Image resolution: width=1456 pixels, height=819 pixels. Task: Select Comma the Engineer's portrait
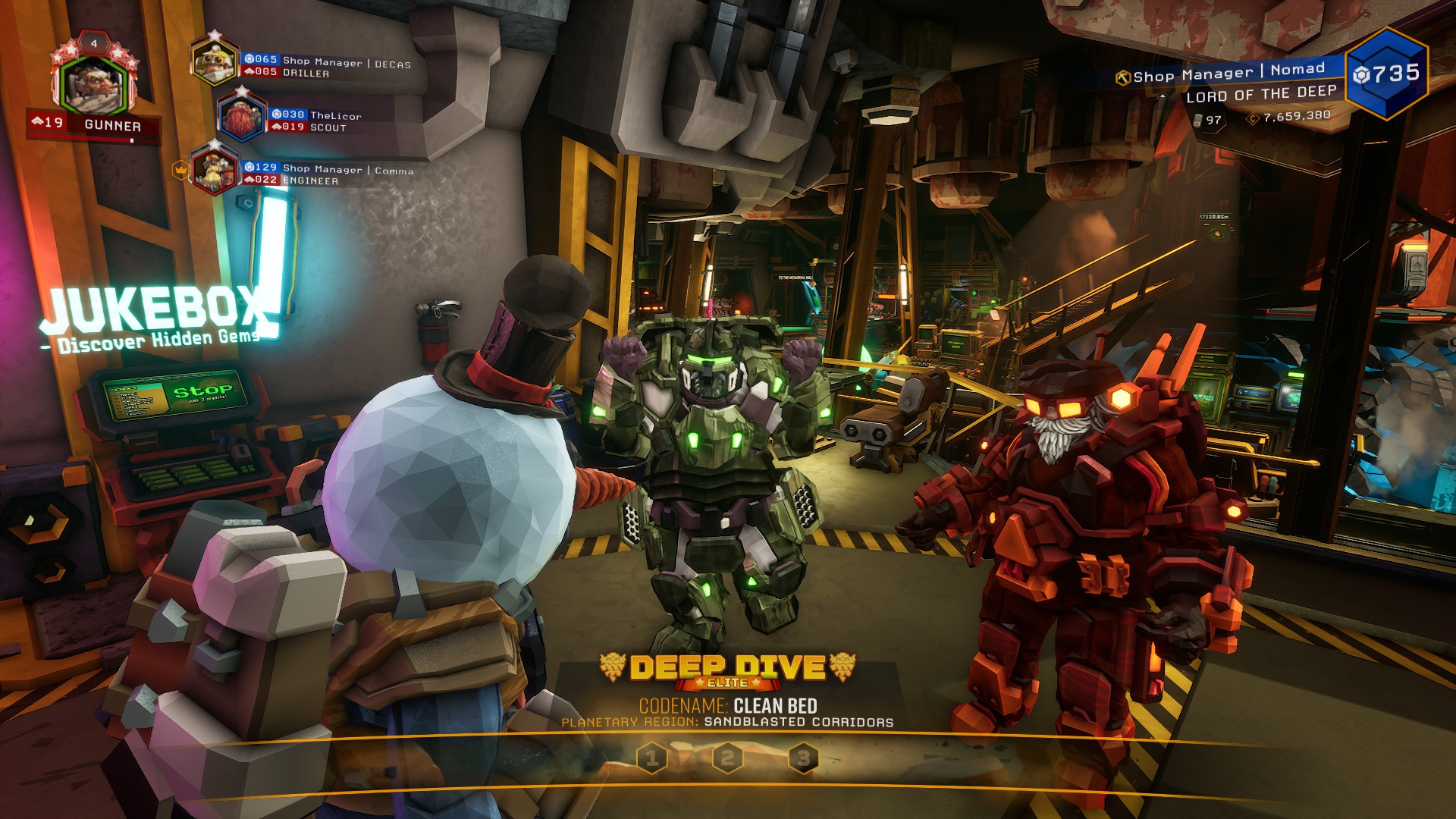point(215,170)
